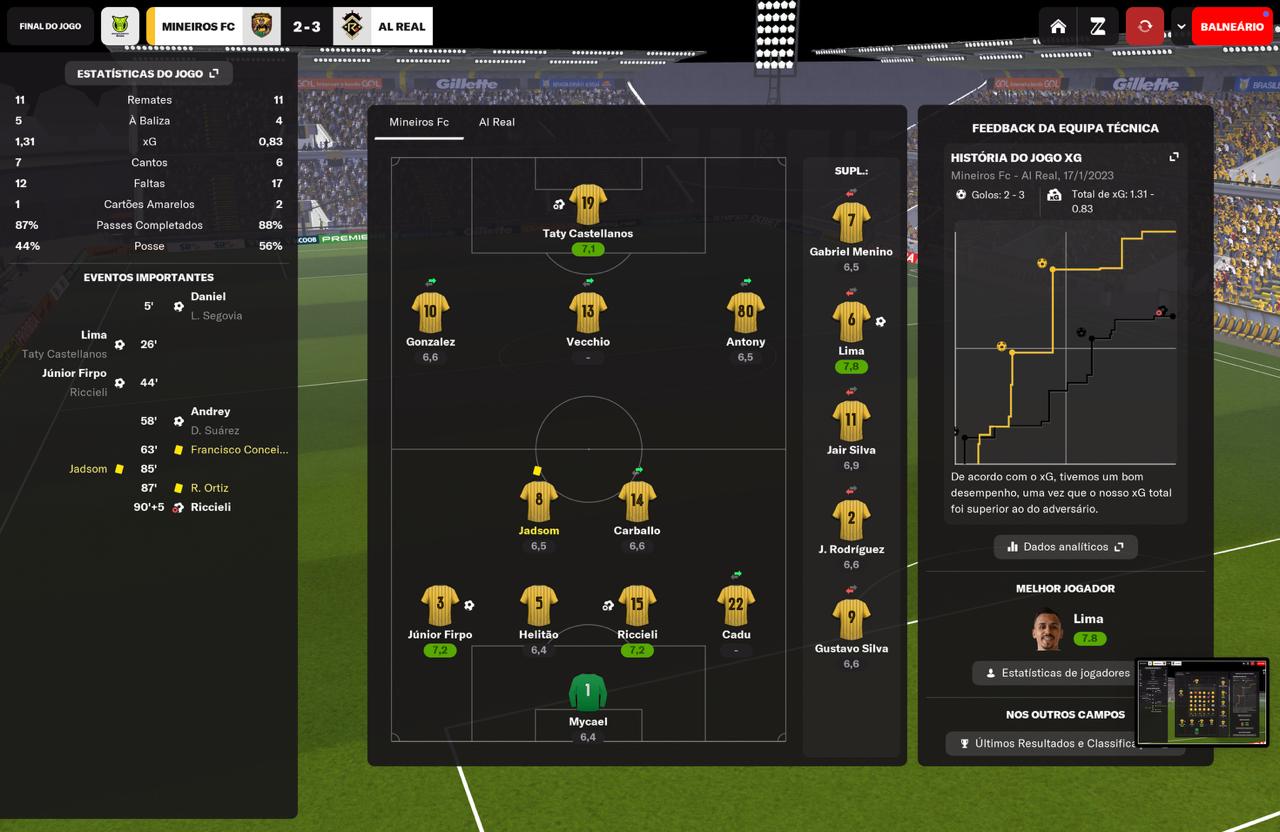Viewport: 1280px width, 832px height.
Task: Open the picture-in-picture screen thumbnail
Action: pyautogui.click(x=1202, y=702)
